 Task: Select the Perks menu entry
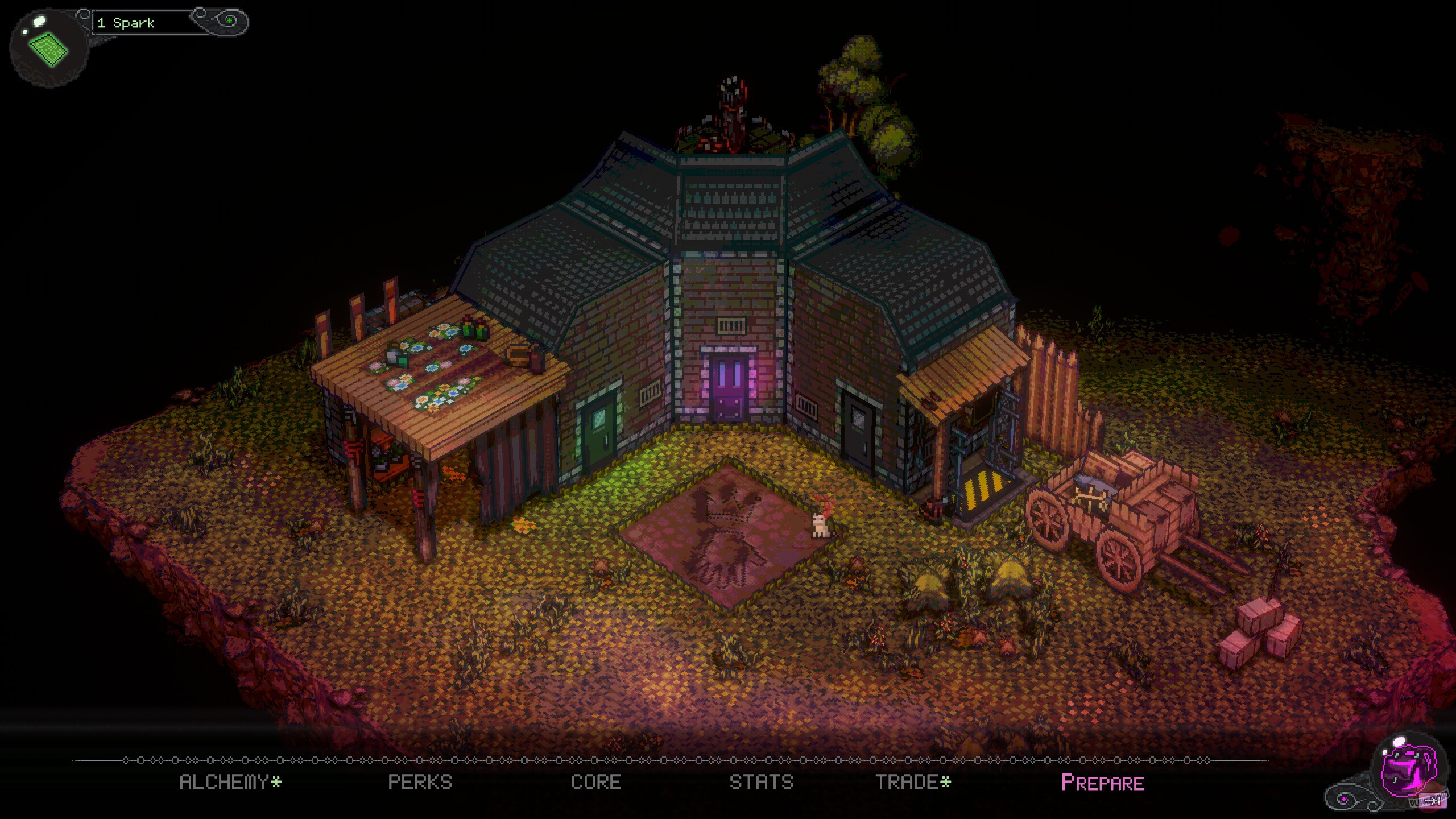420,783
